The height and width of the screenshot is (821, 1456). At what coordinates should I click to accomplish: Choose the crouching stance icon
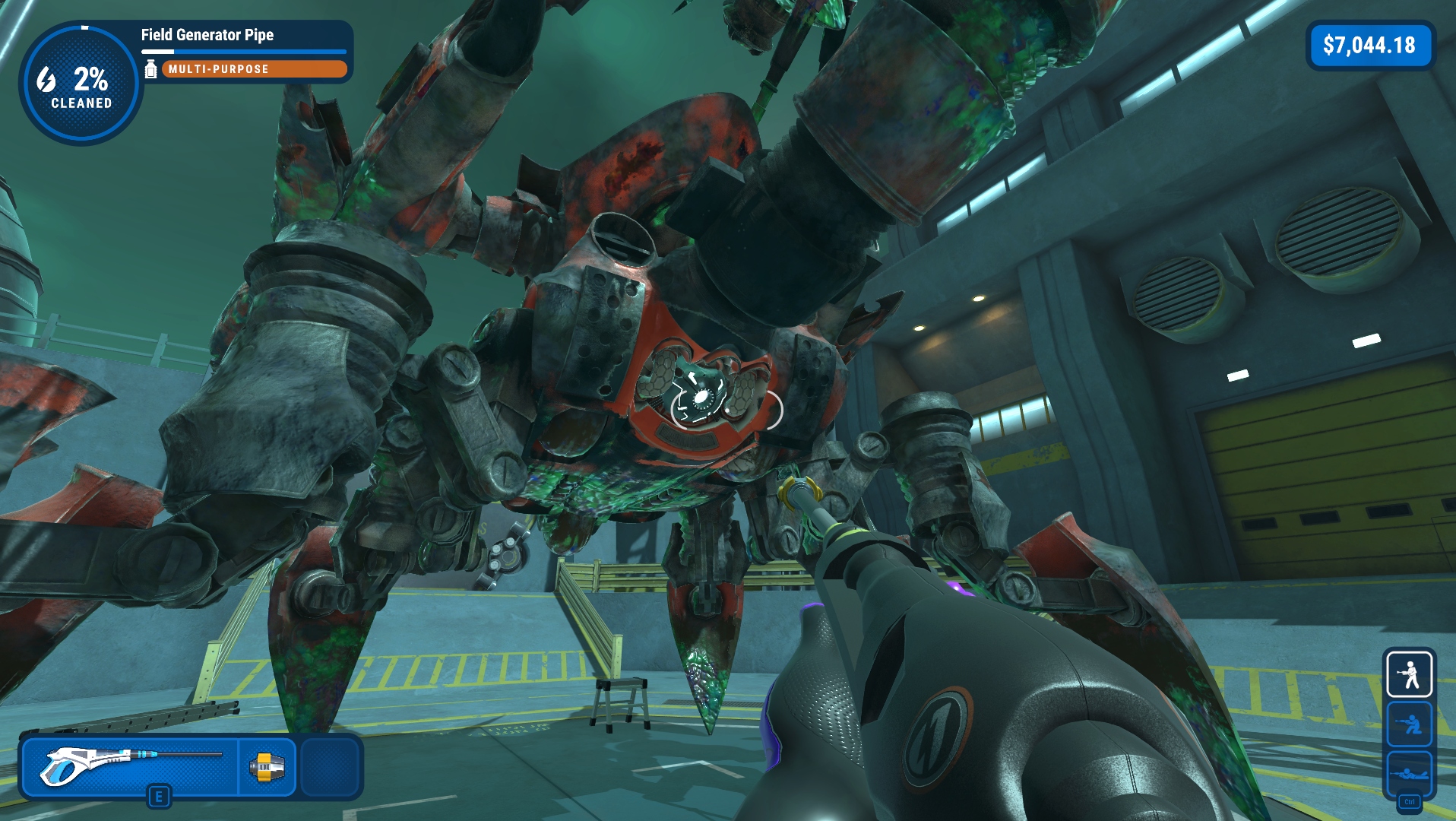1410,724
